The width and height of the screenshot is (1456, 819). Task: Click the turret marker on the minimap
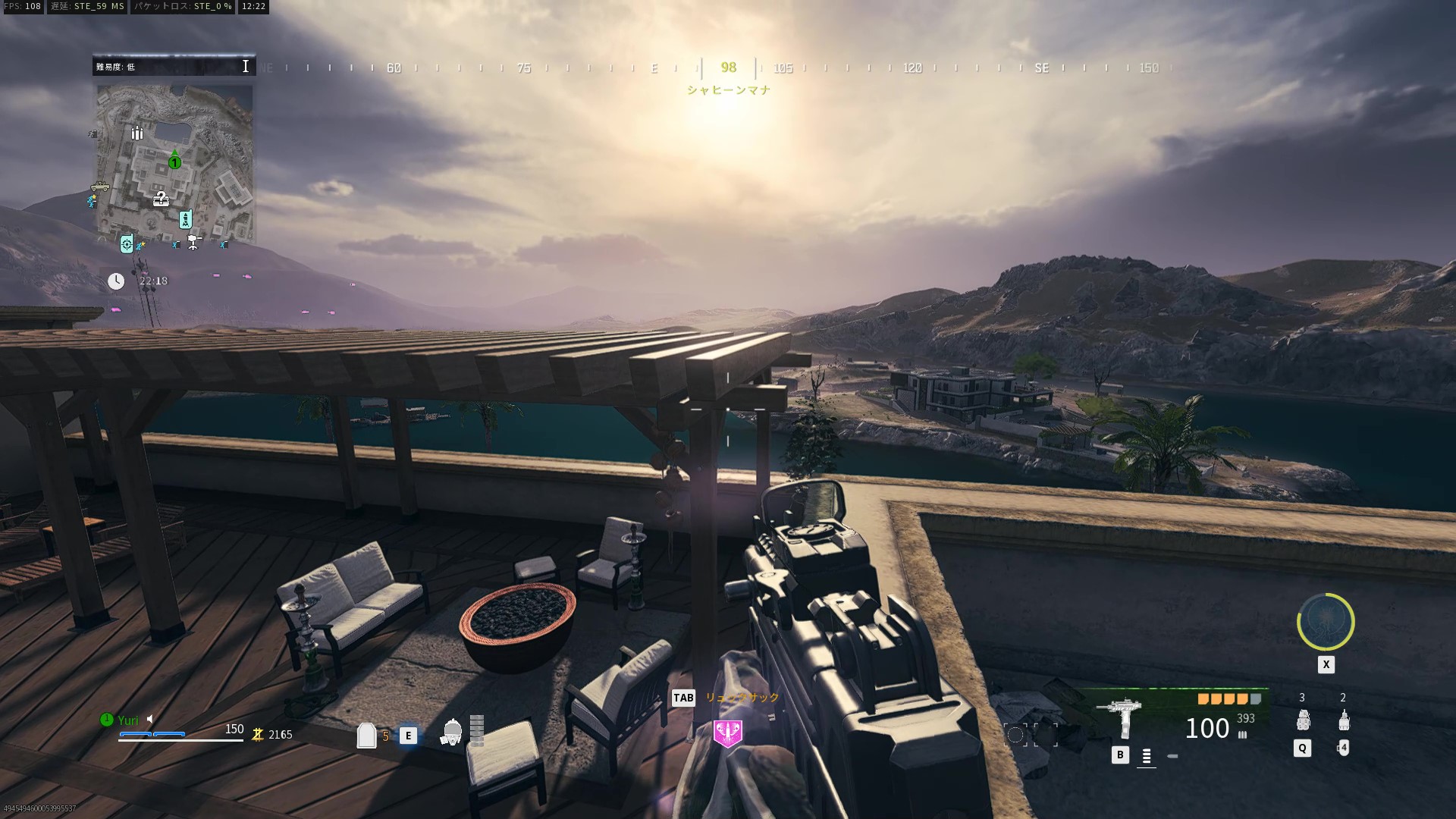pyautogui.click(x=194, y=242)
